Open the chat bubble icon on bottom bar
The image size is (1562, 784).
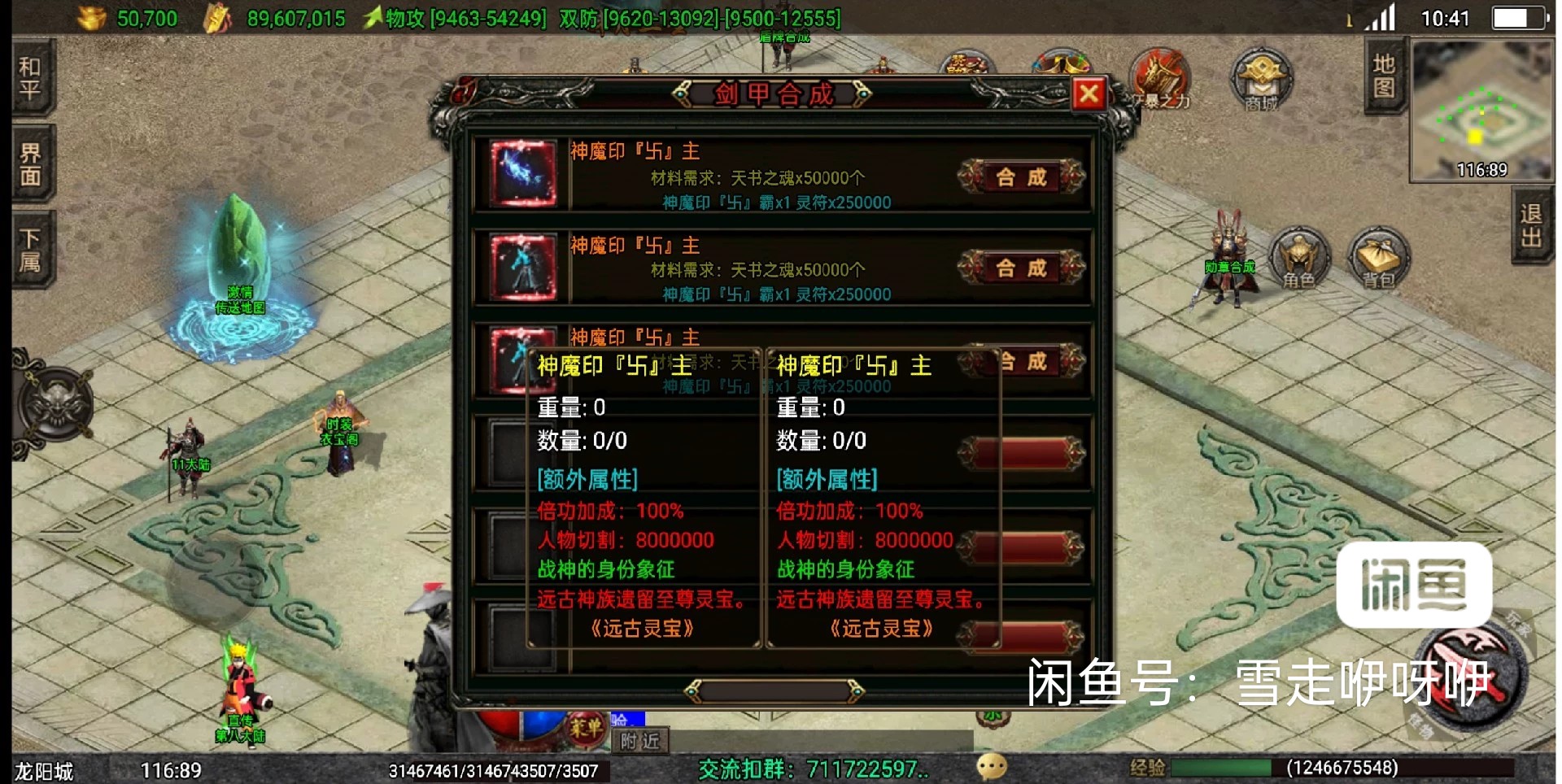[991, 766]
